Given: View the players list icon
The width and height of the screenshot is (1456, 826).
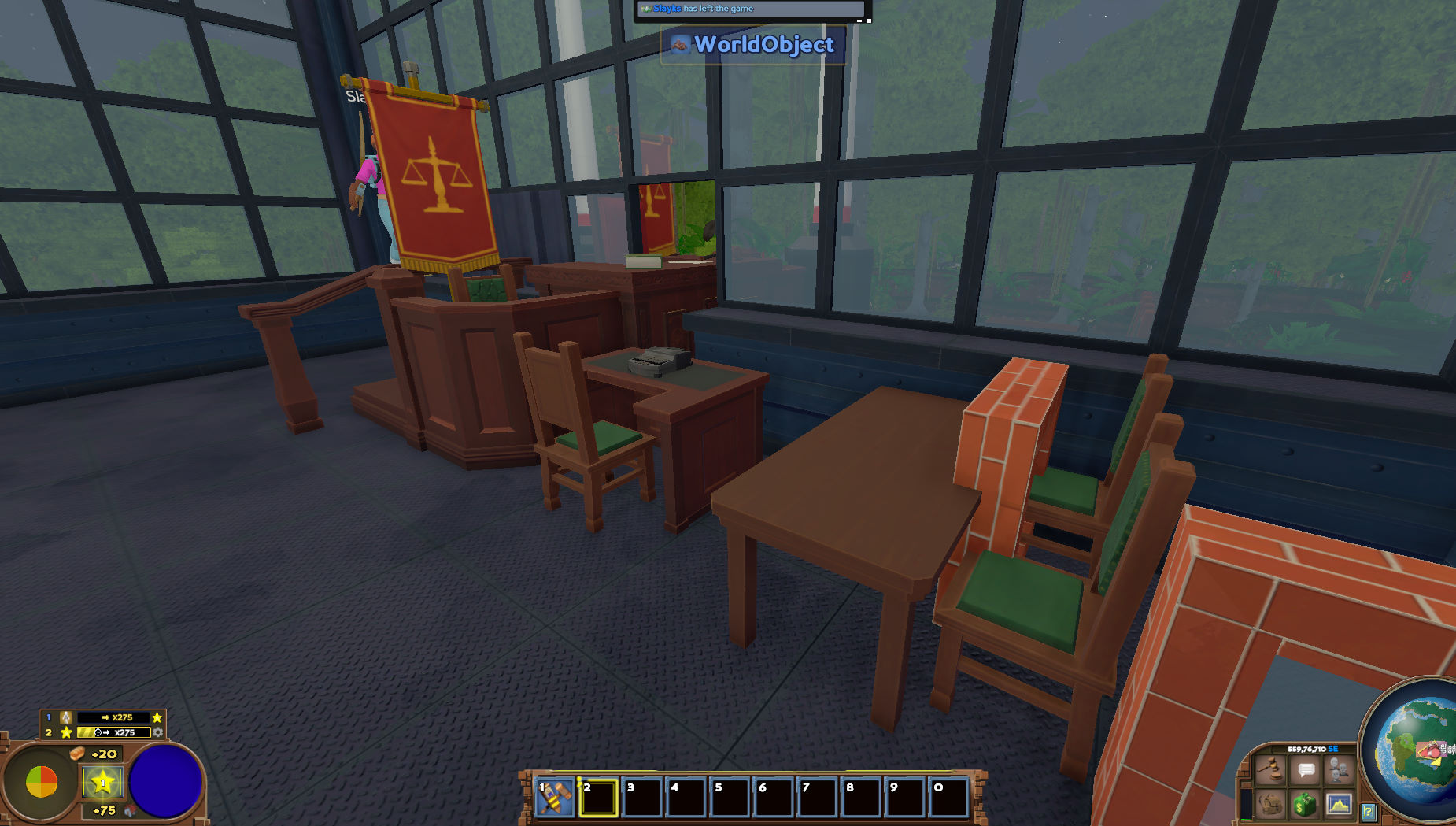Looking at the screenshot, I should (1339, 769).
